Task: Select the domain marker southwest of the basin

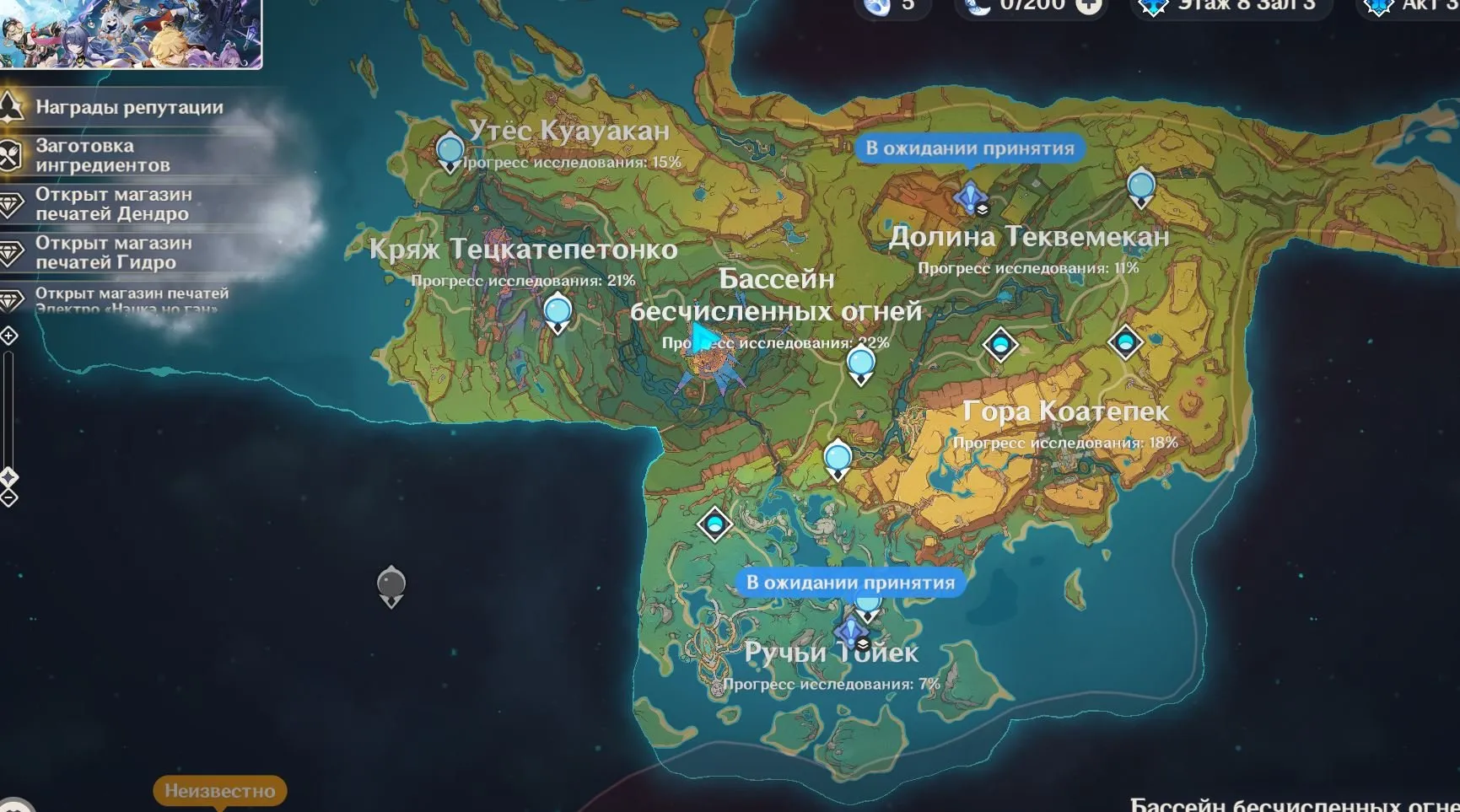Action: tap(714, 524)
